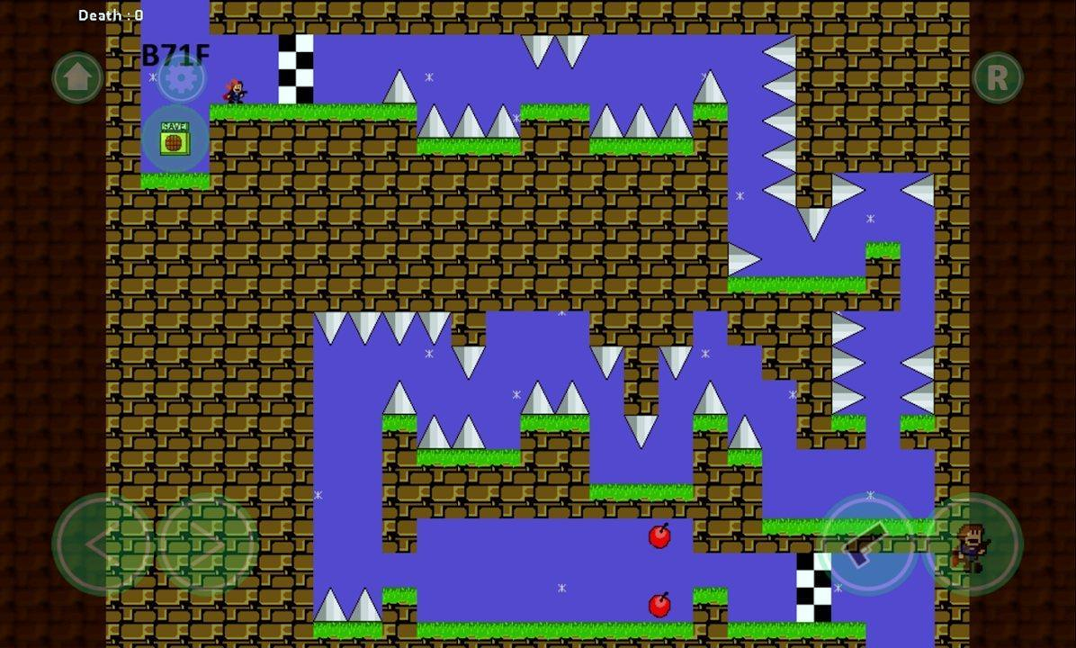The image size is (1076, 648).
Task: Tap the move right arrow
Action: point(207,545)
